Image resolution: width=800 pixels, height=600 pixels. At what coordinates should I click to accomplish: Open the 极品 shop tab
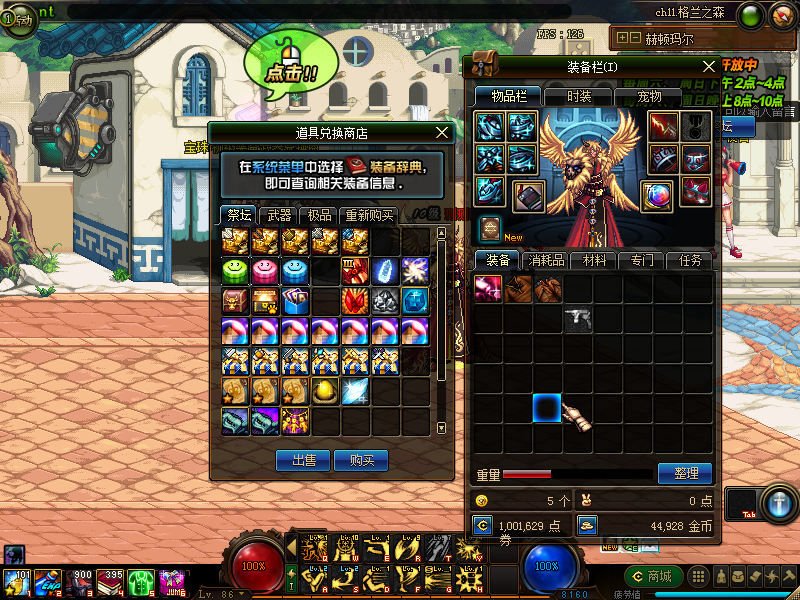[319, 215]
